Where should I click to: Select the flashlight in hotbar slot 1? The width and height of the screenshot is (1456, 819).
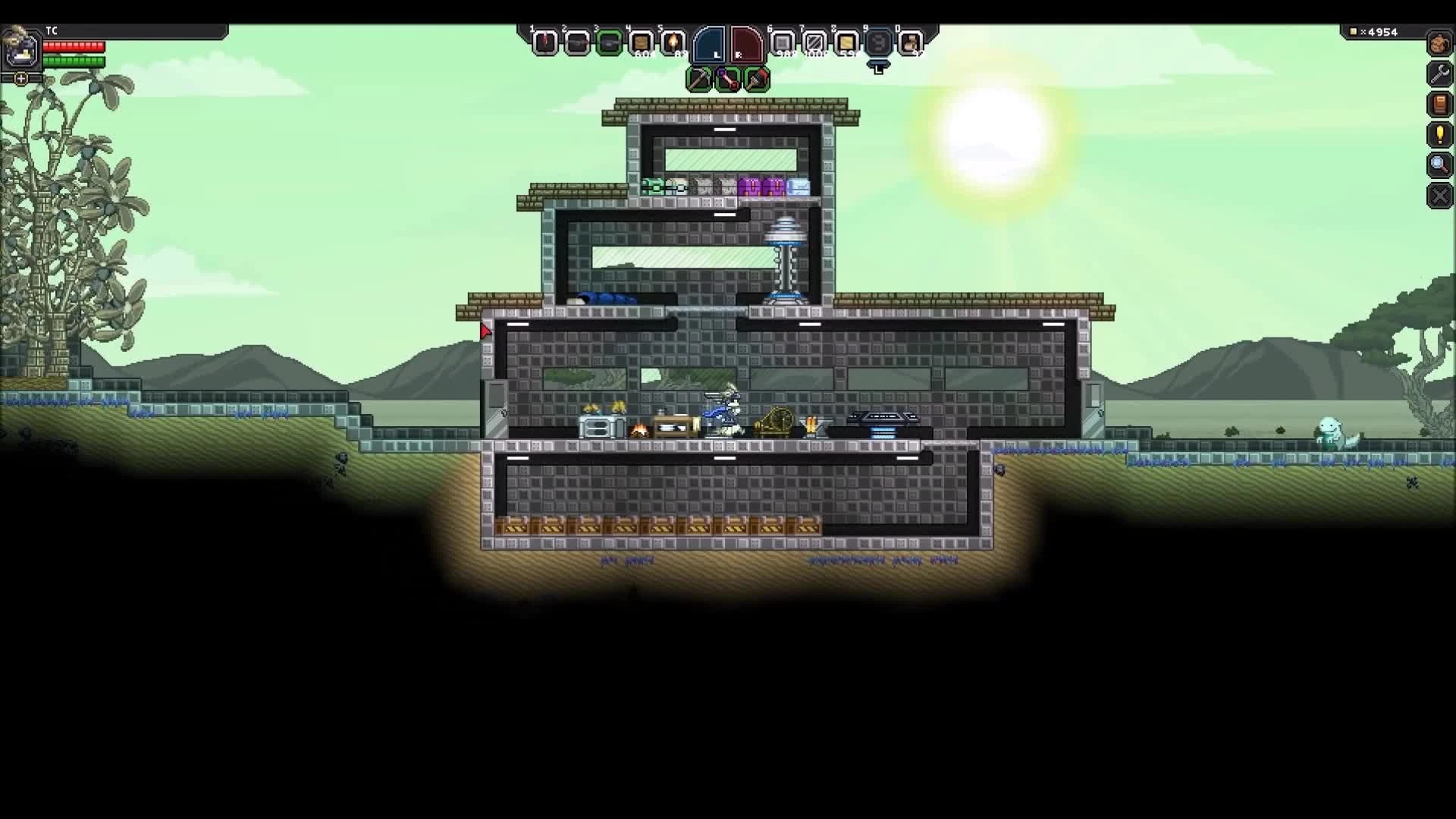(x=546, y=43)
